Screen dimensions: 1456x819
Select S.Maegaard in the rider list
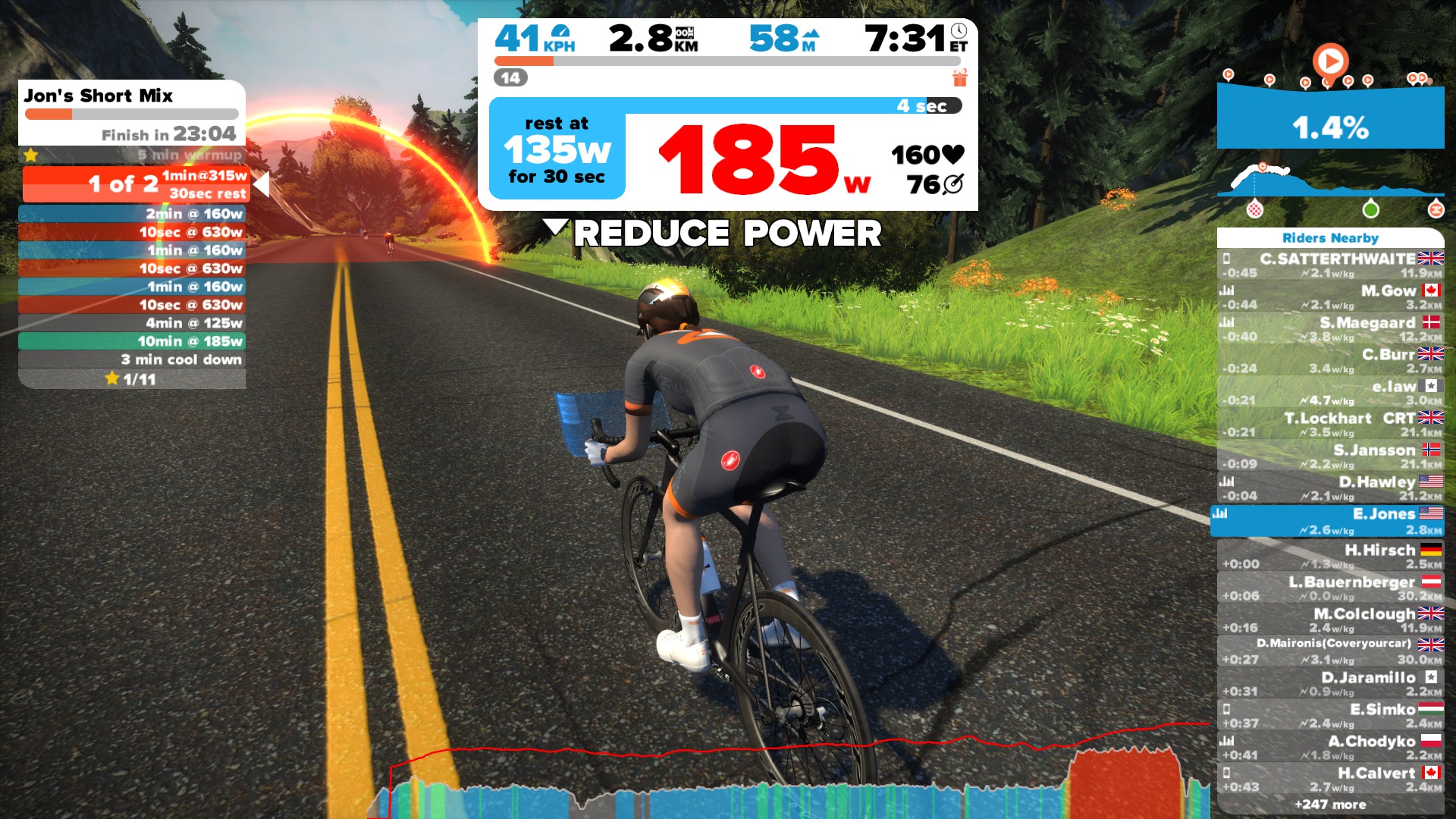point(1331,329)
